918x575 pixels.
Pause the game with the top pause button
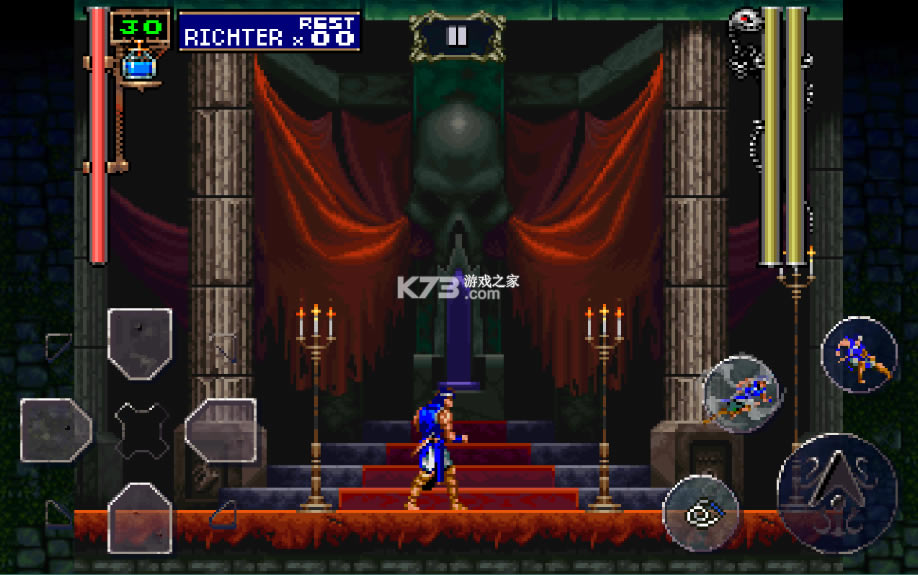point(456,37)
